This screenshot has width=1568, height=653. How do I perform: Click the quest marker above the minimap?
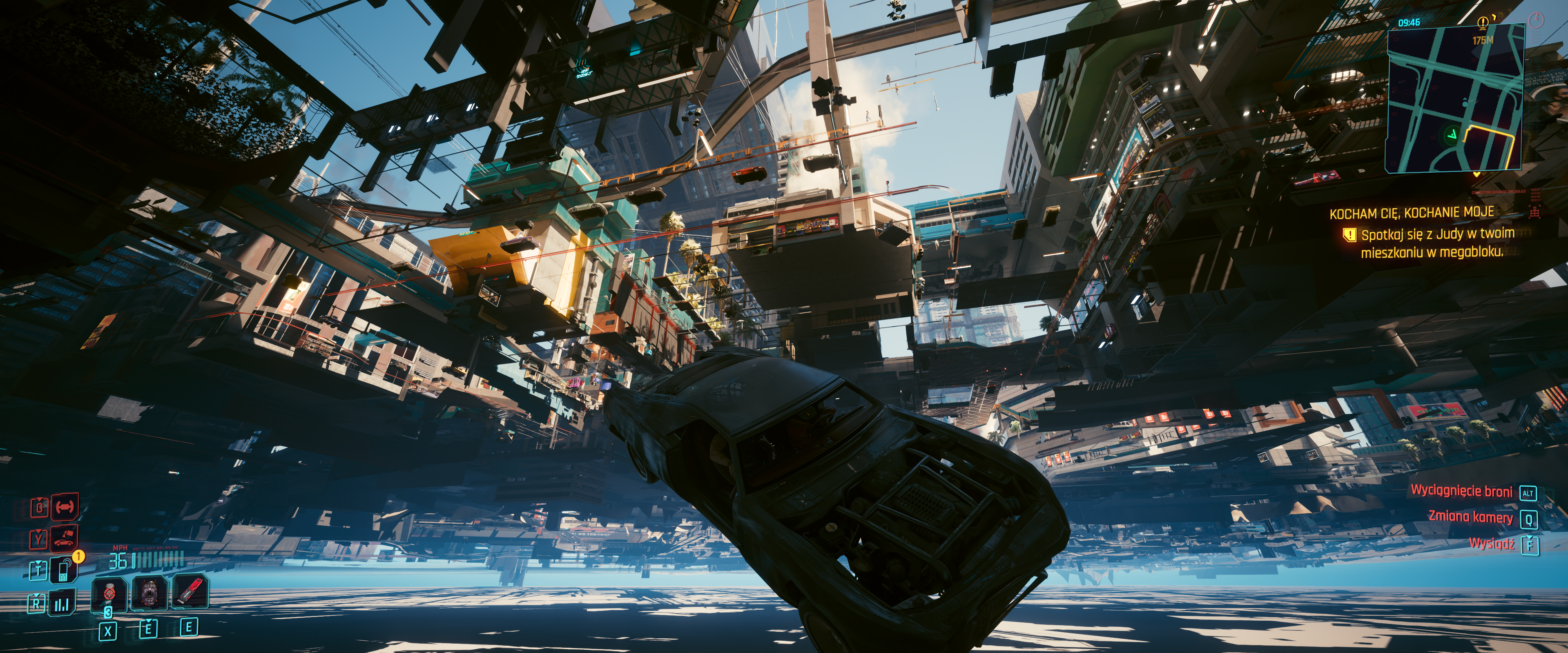coord(1483,23)
